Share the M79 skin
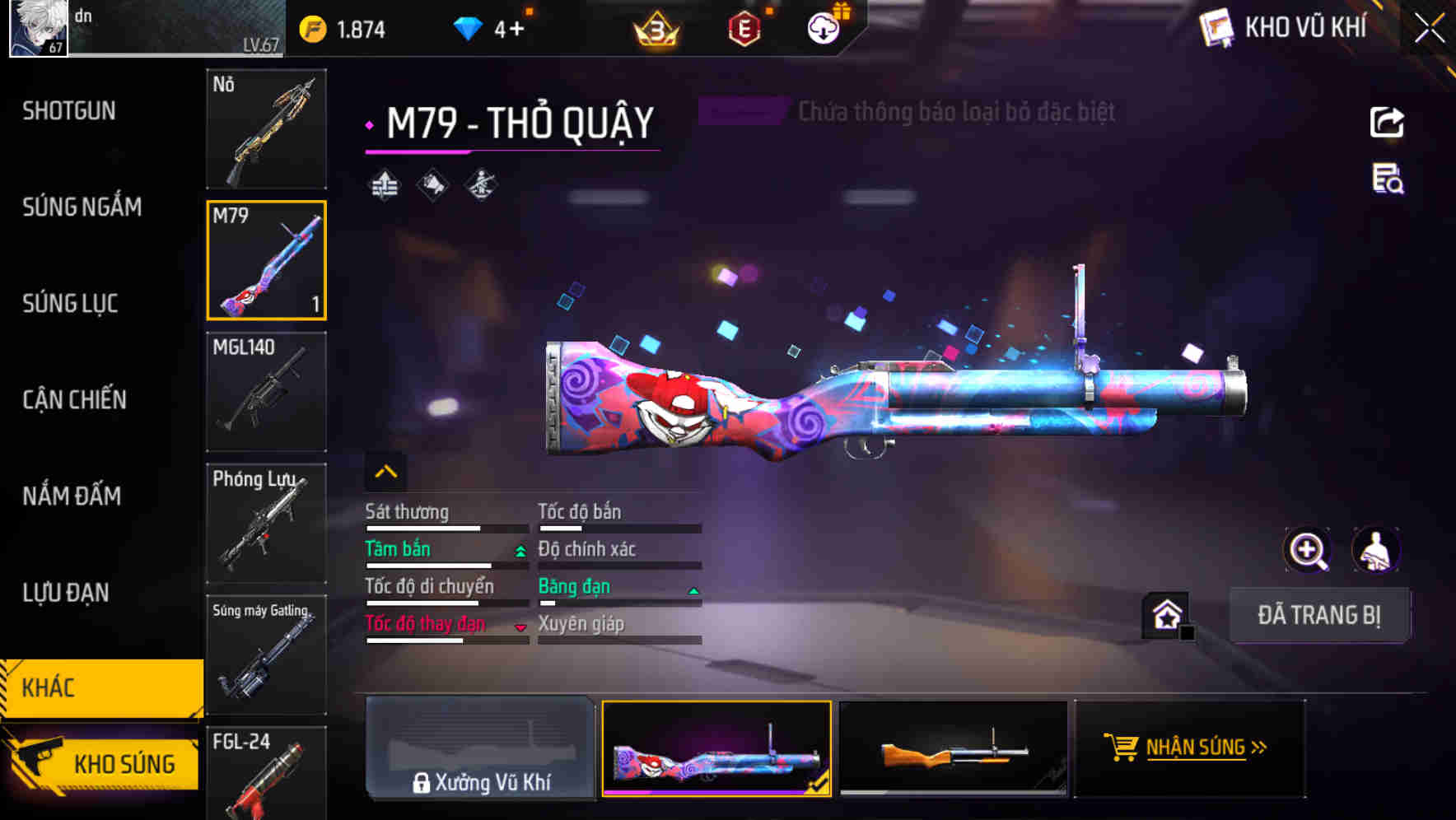The width and height of the screenshot is (1456, 820). coord(1387,123)
